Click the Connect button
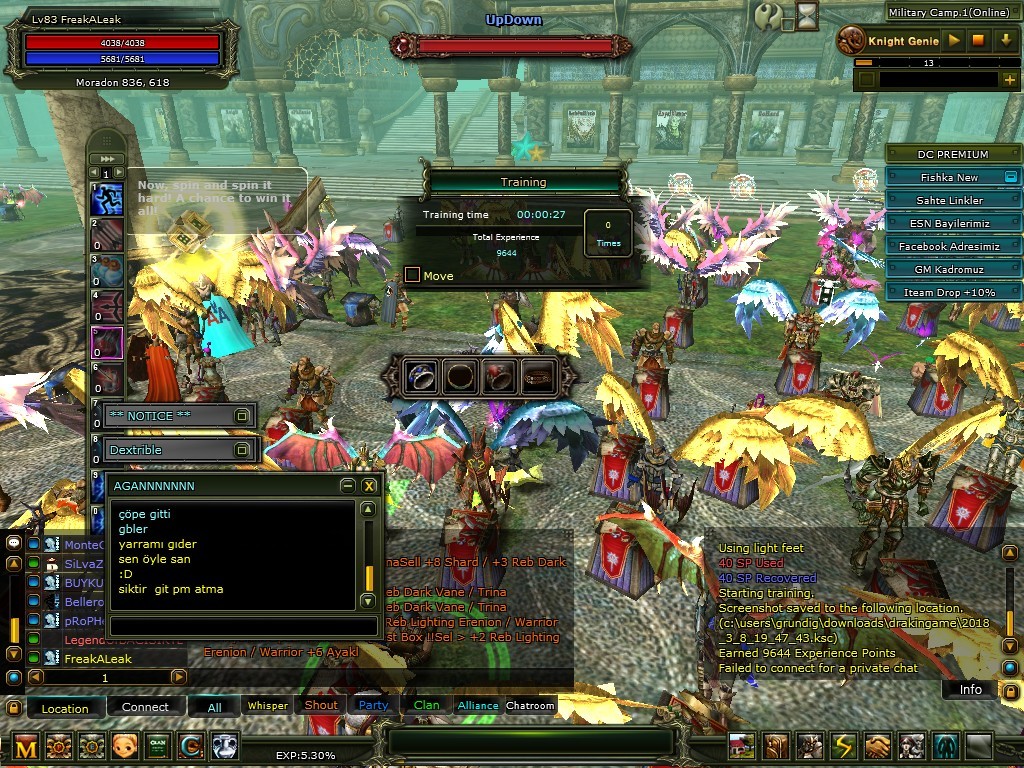 [145, 707]
